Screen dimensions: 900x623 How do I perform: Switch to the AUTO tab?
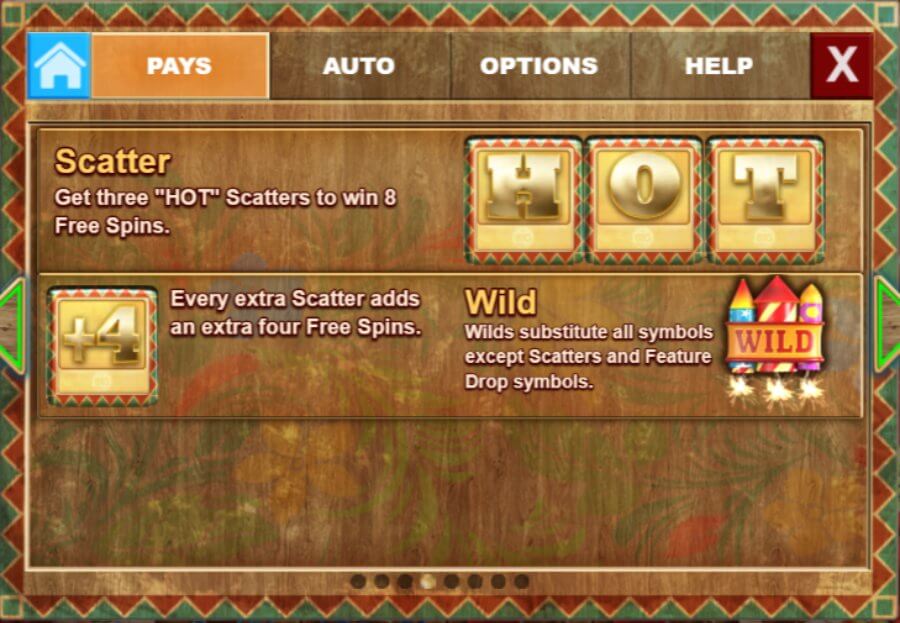click(359, 66)
